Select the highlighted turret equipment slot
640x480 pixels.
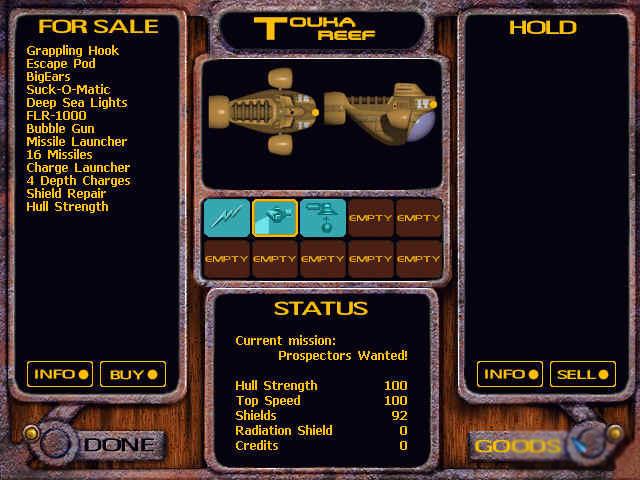(274, 217)
